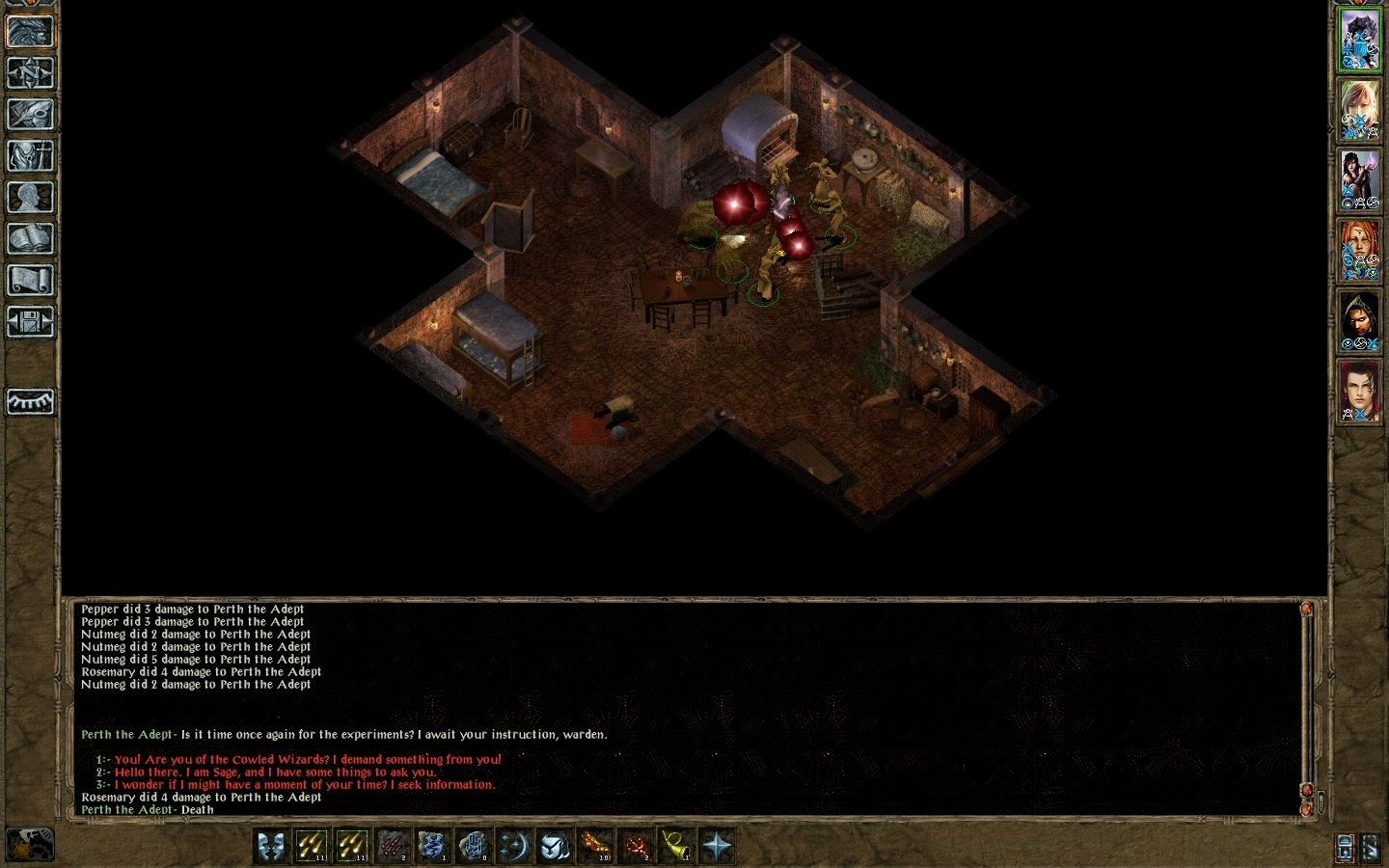Open special abilities with the star icon

[x=717, y=846]
